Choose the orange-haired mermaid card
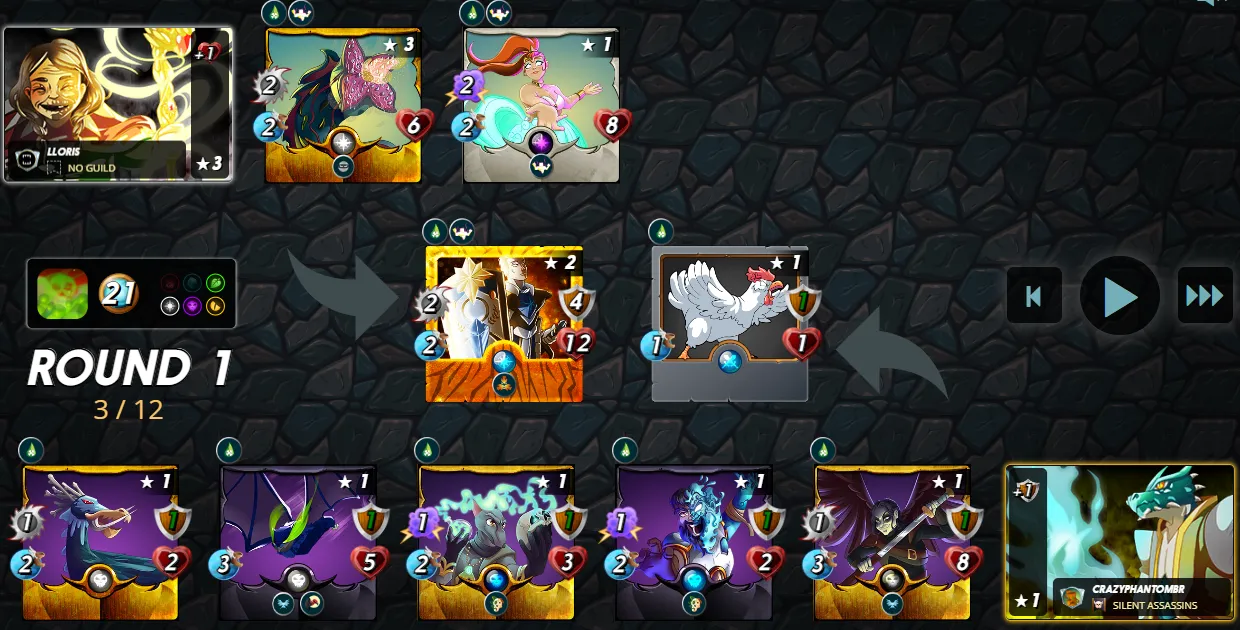 (541, 105)
